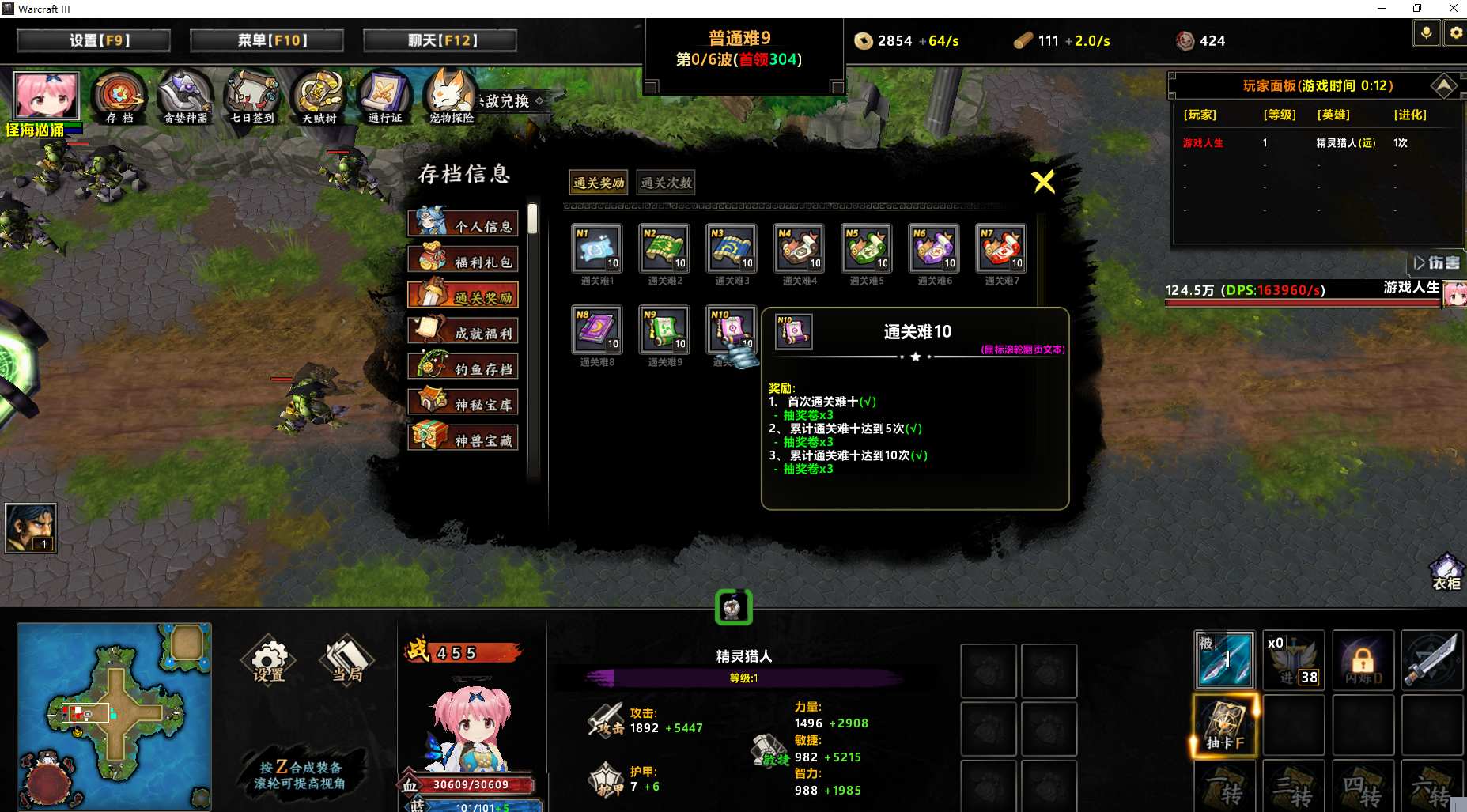Open the 神秘宝库 menu entry
This screenshot has width=1467, height=812.
point(463,402)
